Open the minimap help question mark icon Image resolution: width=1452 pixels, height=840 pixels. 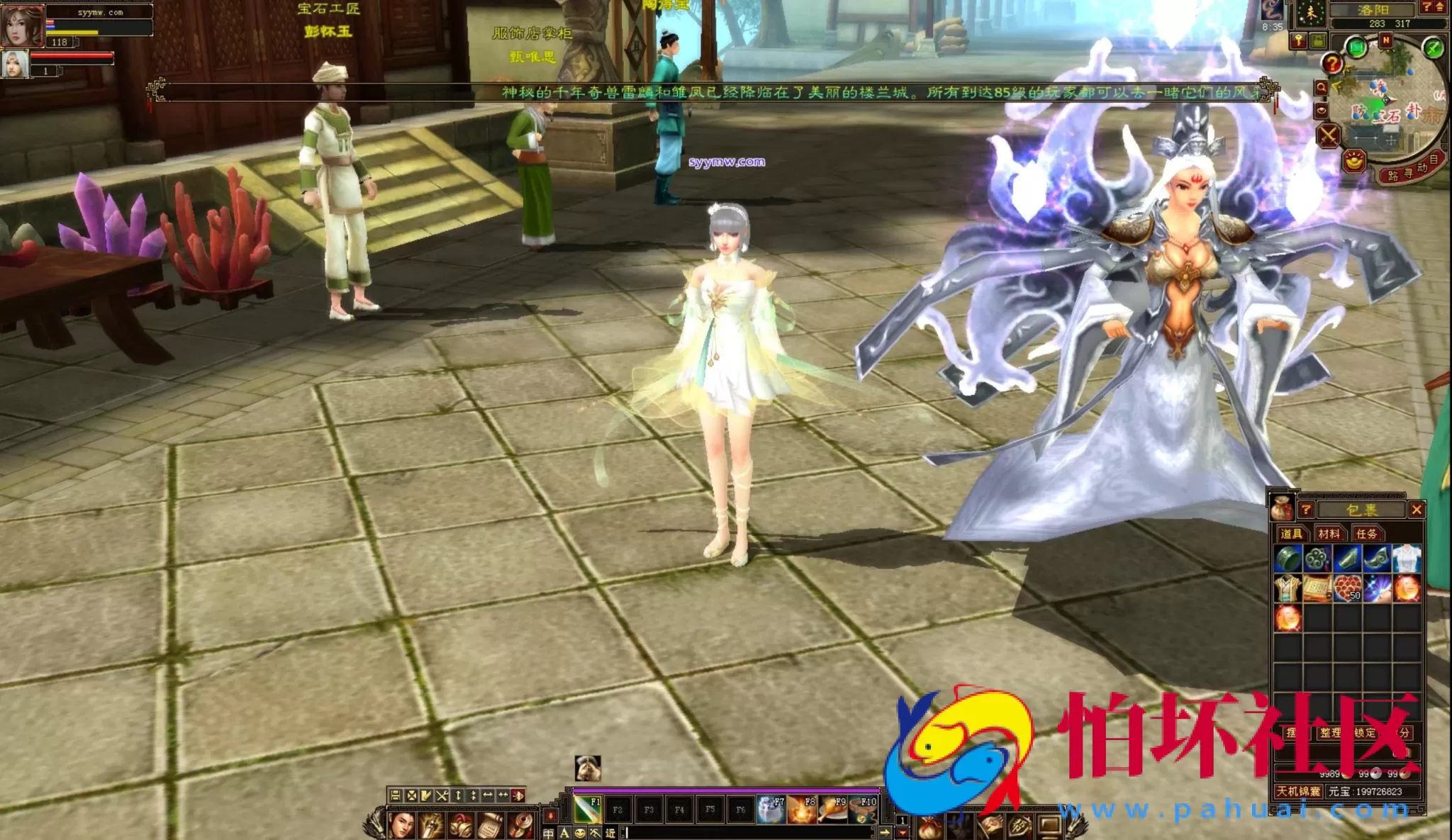tap(1332, 62)
